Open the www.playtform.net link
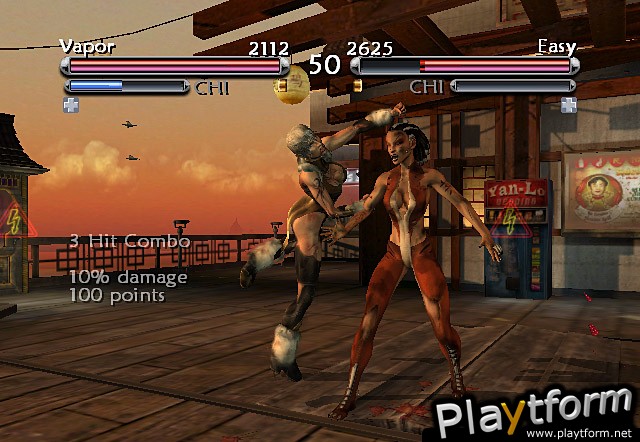Viewport: 640px width, 442px height. 582,433
